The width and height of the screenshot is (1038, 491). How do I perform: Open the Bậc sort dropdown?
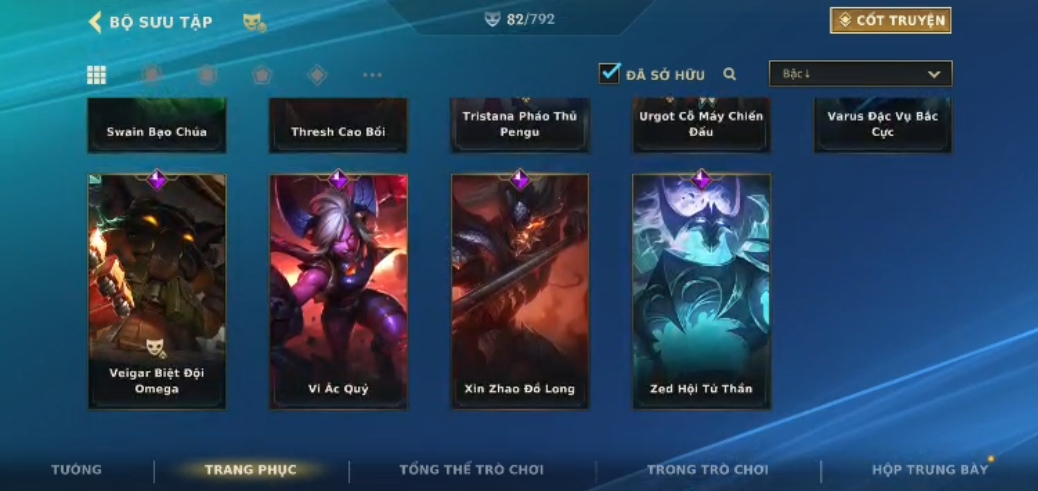[x=860, y=74]
